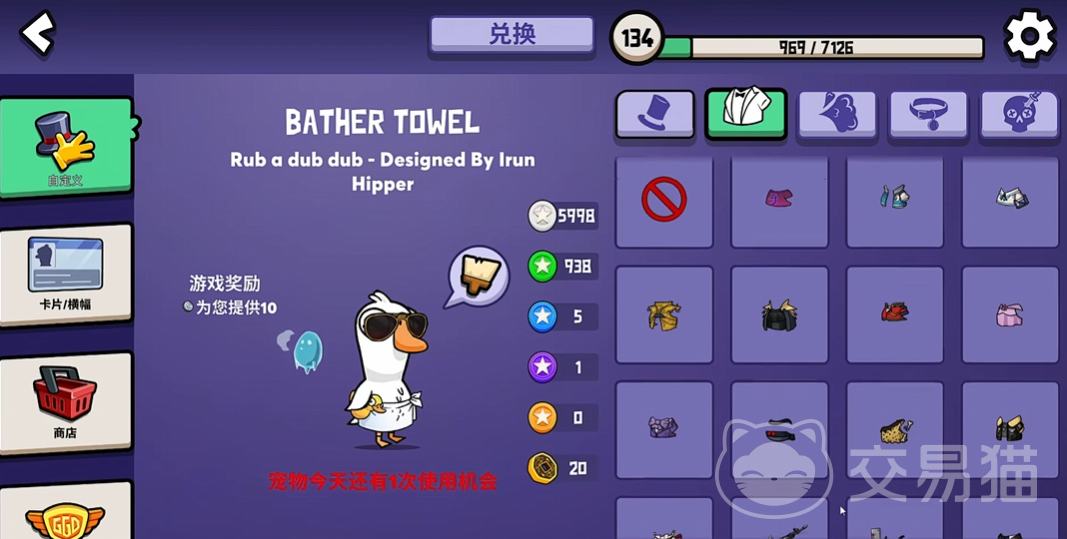Viewport: 1067px width, 539px height.
Task: Open the GGD badge menu entry
Action: (x=65, y=512)
